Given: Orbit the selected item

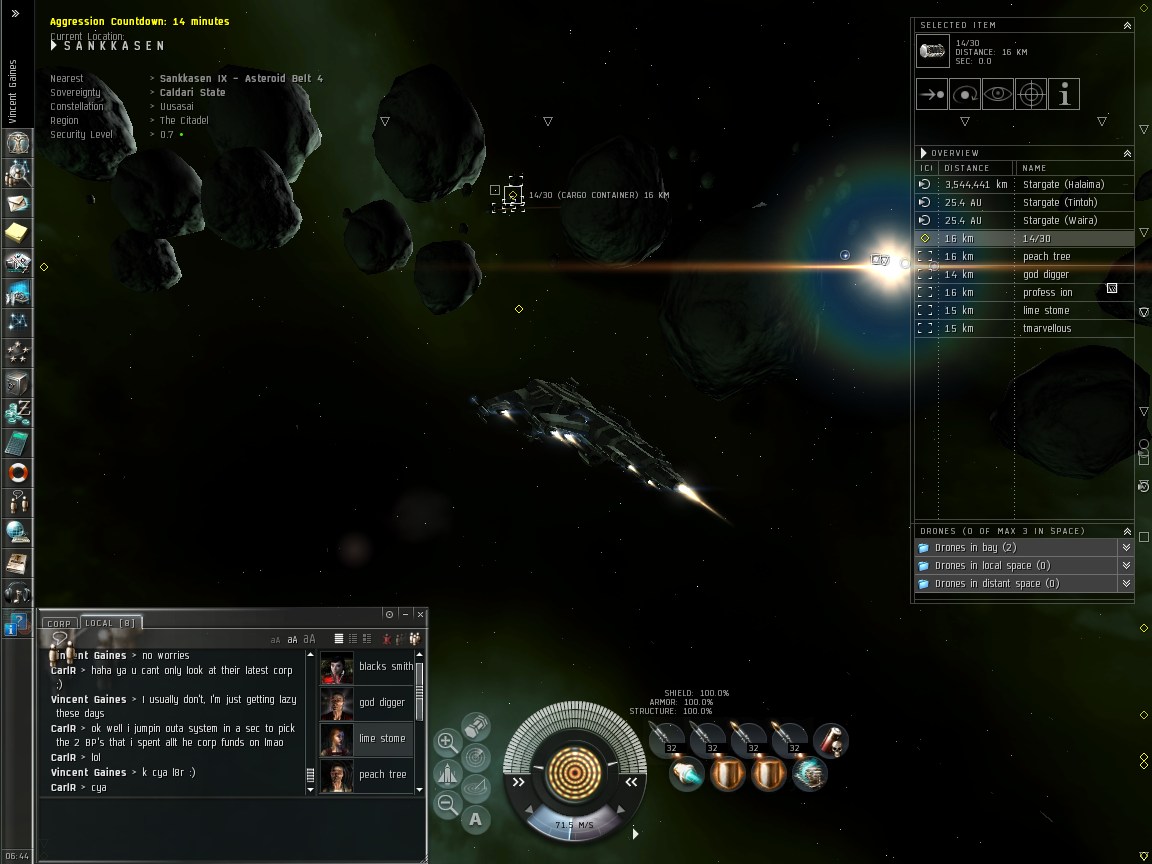Looking at the screenshot, I should point(965,95).
